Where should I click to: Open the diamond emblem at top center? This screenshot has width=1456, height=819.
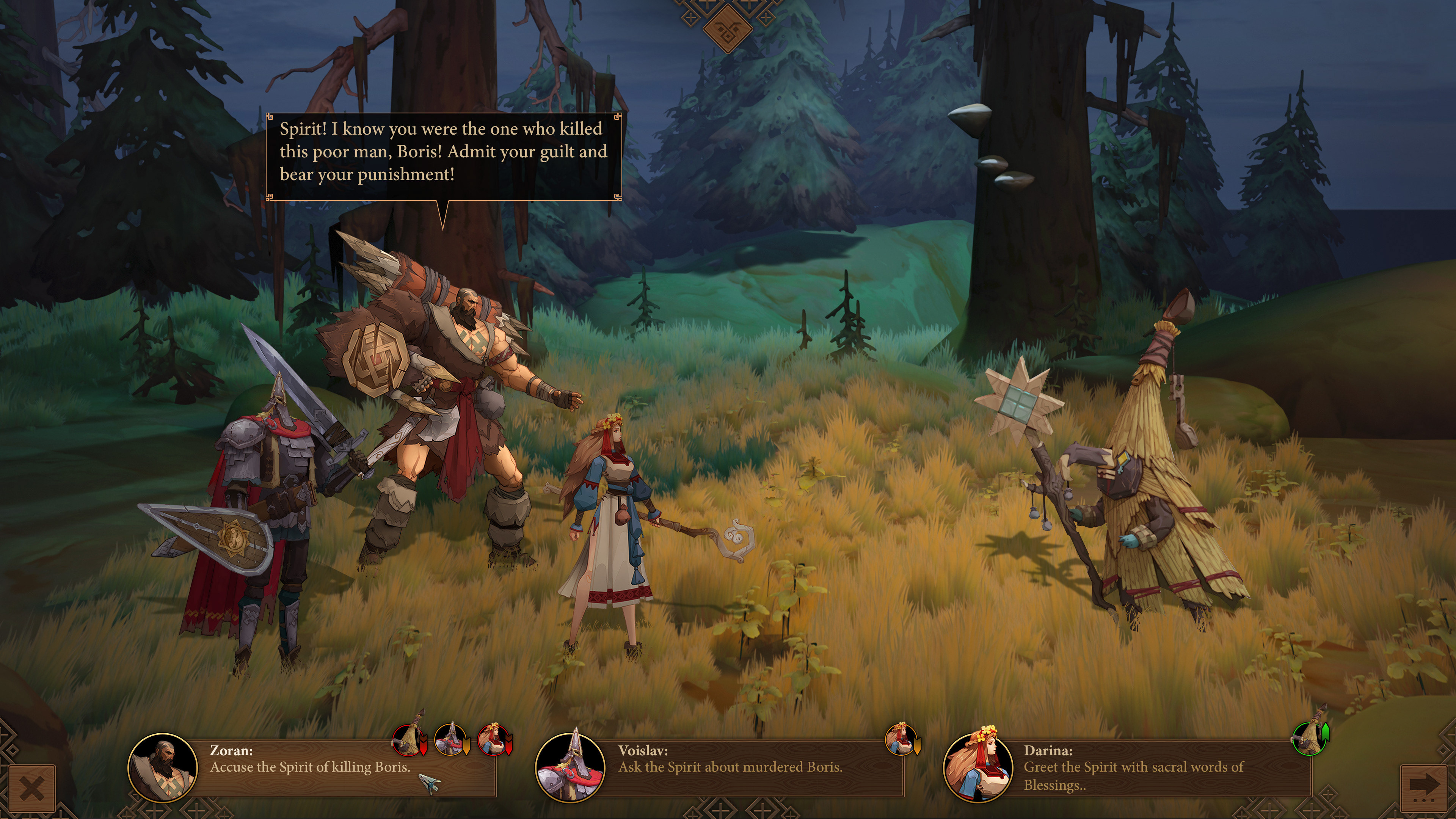click(x=728, y=28)
